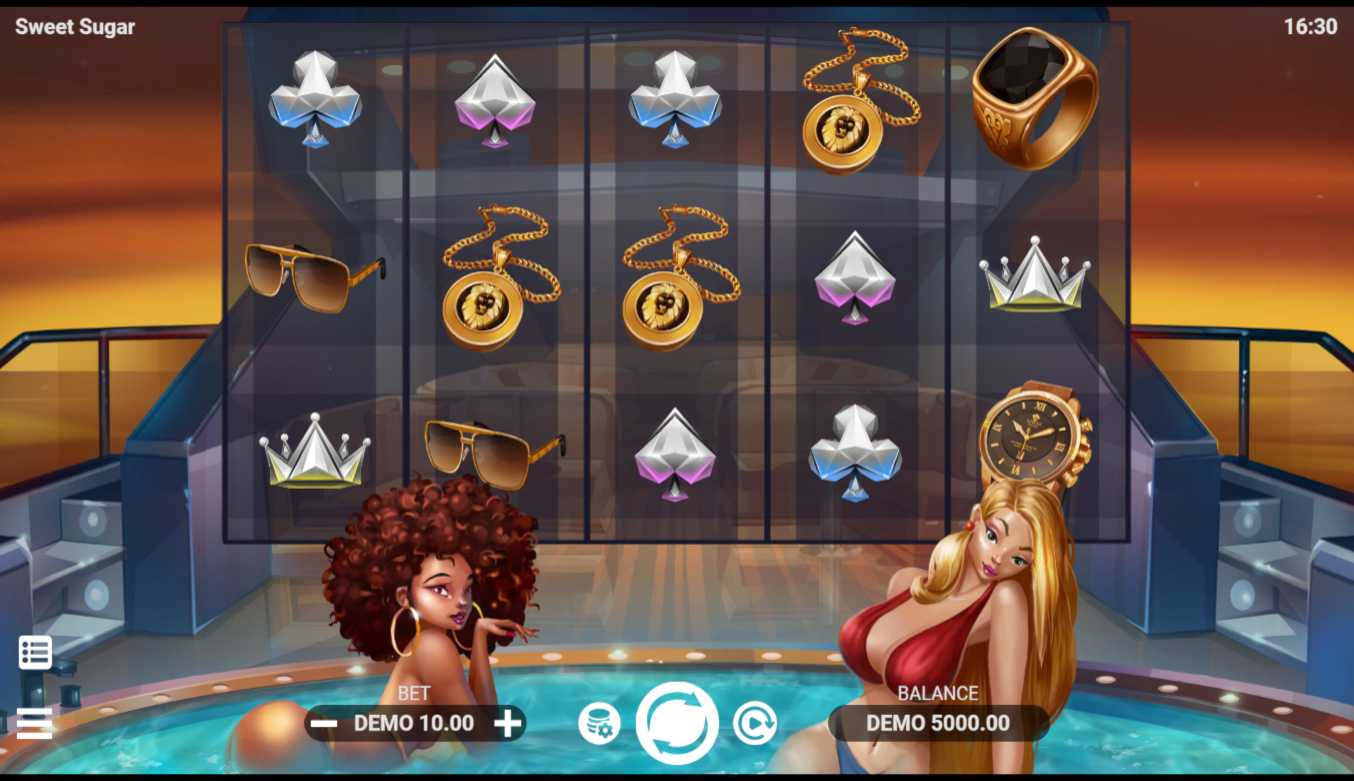This screenshot has width=1354, height=781.
Task: Open the hamburger menu
Action: [34, 722]
